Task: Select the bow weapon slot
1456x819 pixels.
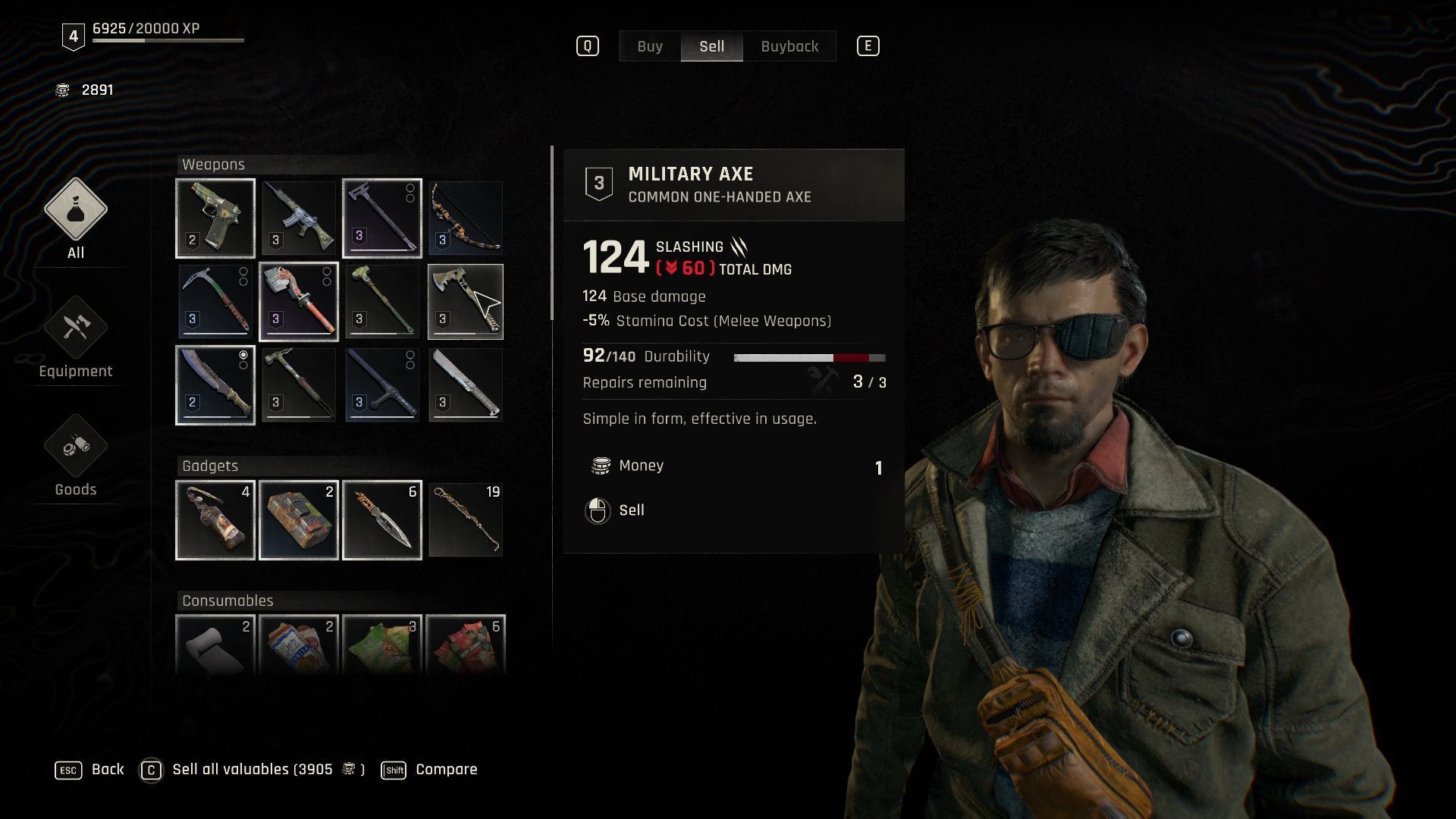Action: click(466, 218)
